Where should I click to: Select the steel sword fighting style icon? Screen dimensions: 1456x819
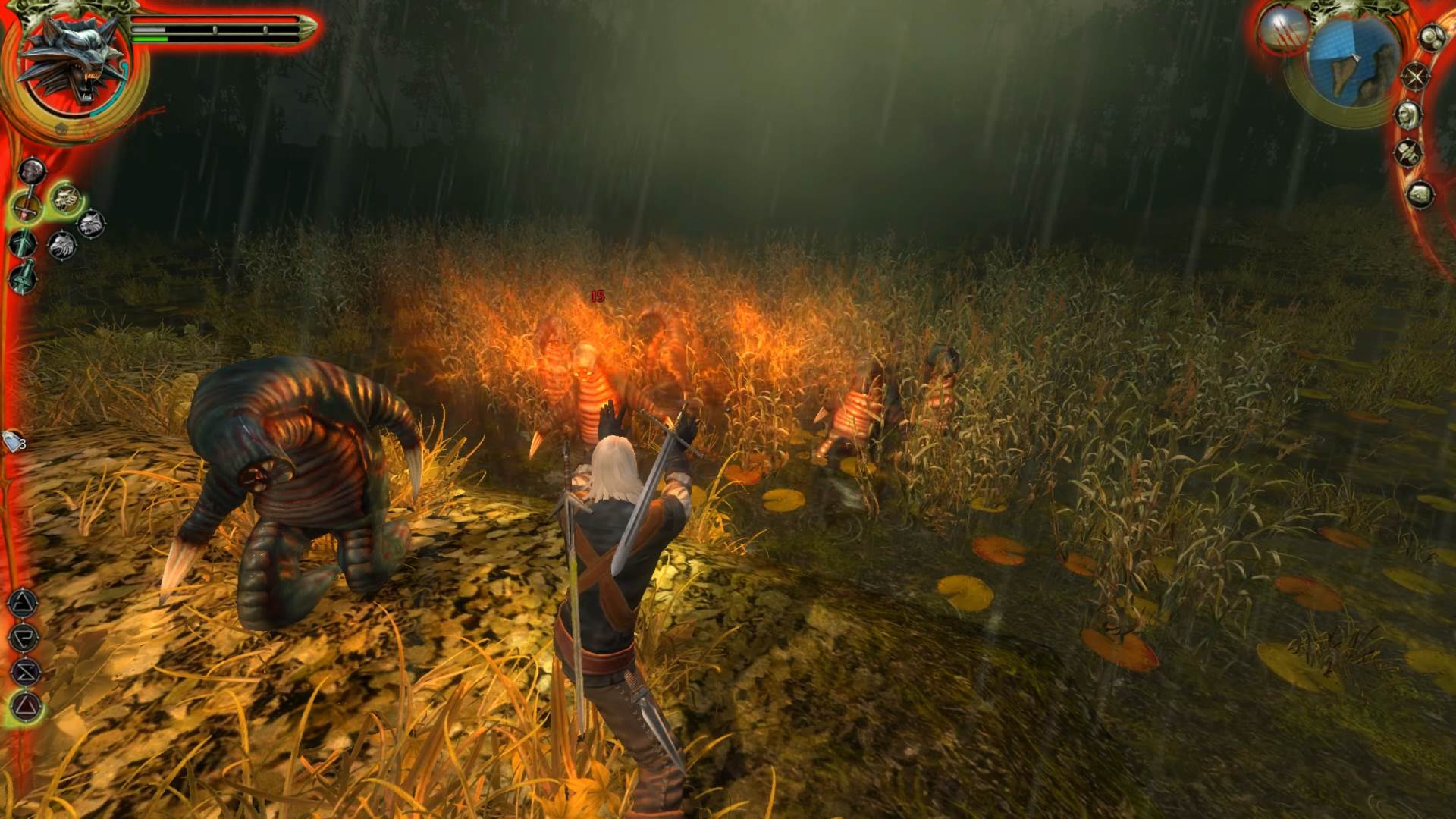26,206
